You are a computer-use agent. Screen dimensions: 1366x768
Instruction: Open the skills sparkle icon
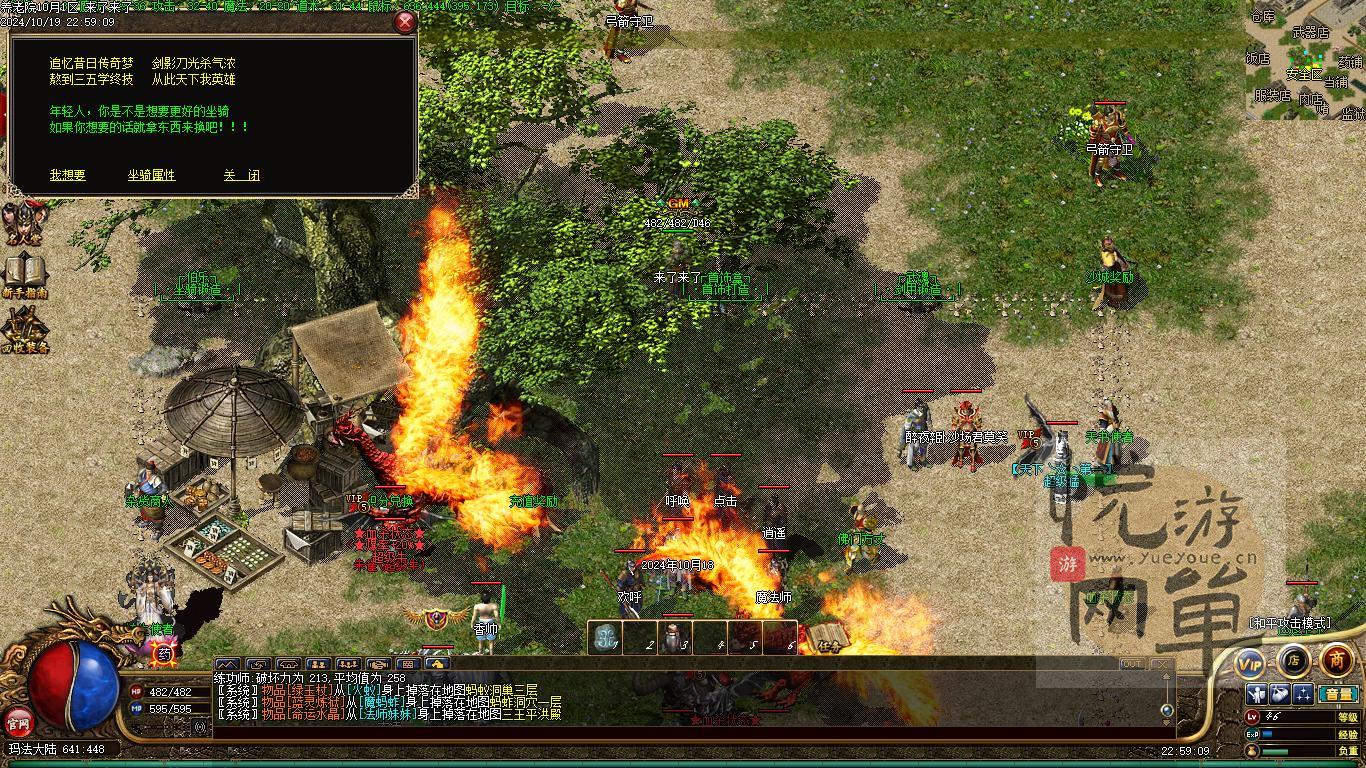(1303, 694)
